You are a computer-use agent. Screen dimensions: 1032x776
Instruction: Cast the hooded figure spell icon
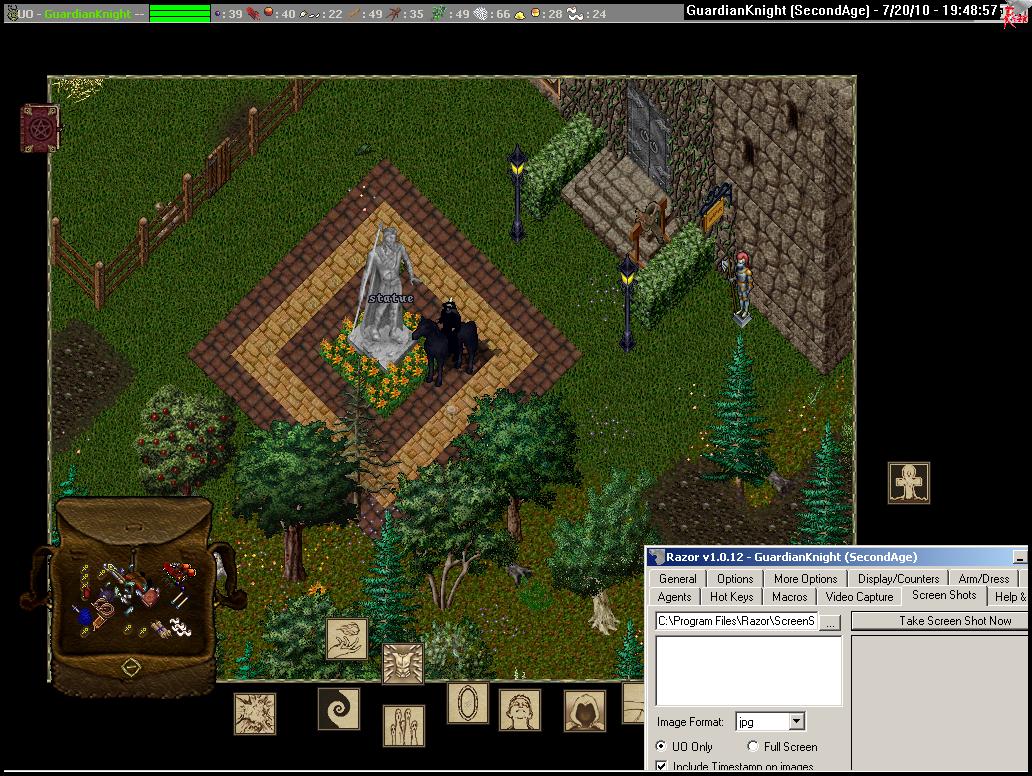click(584, 711)
